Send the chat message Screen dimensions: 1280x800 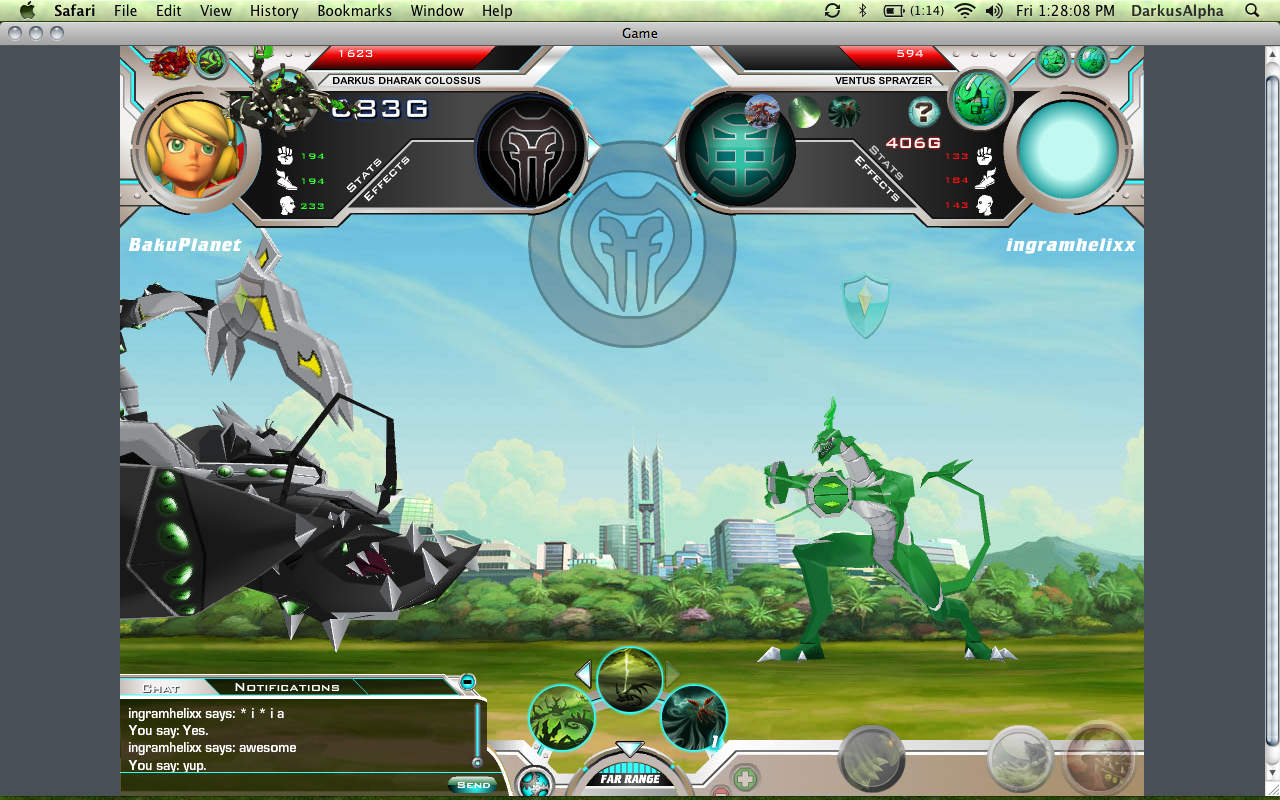coord(473,785)
